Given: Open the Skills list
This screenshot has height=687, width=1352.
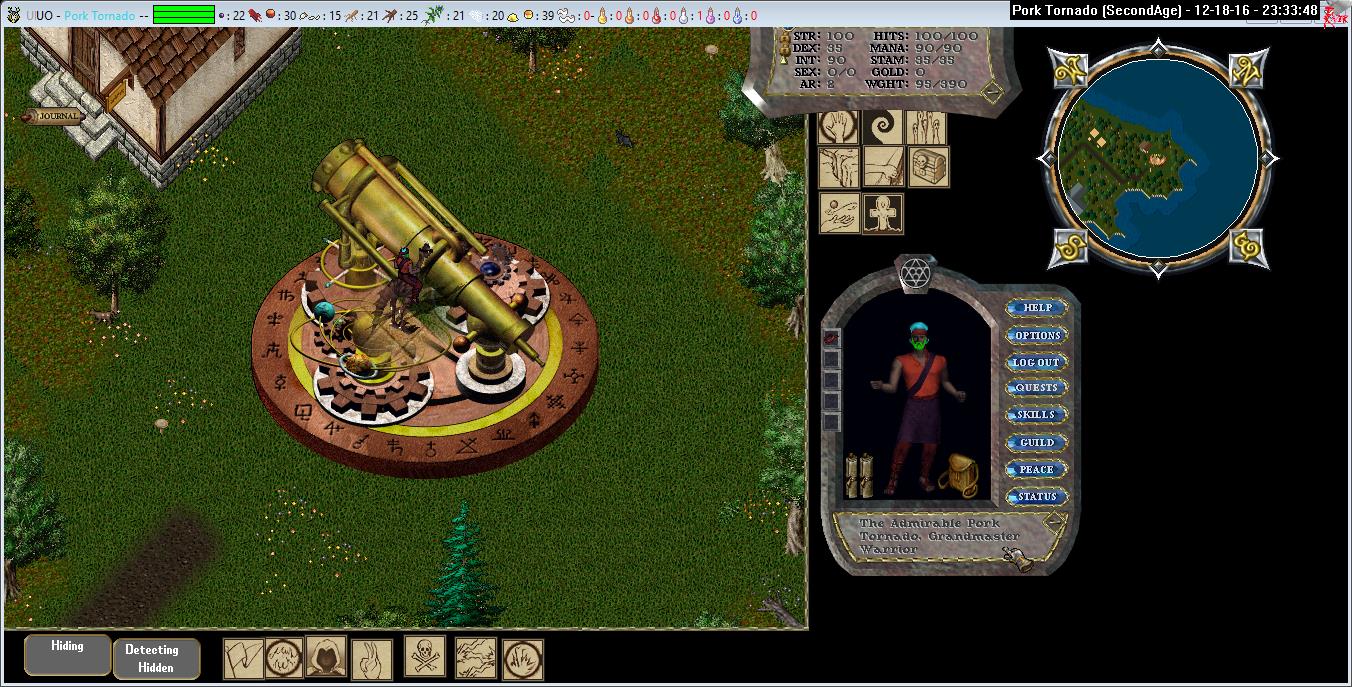Looking at the screenshot, I should click(x=1036, y=415).
